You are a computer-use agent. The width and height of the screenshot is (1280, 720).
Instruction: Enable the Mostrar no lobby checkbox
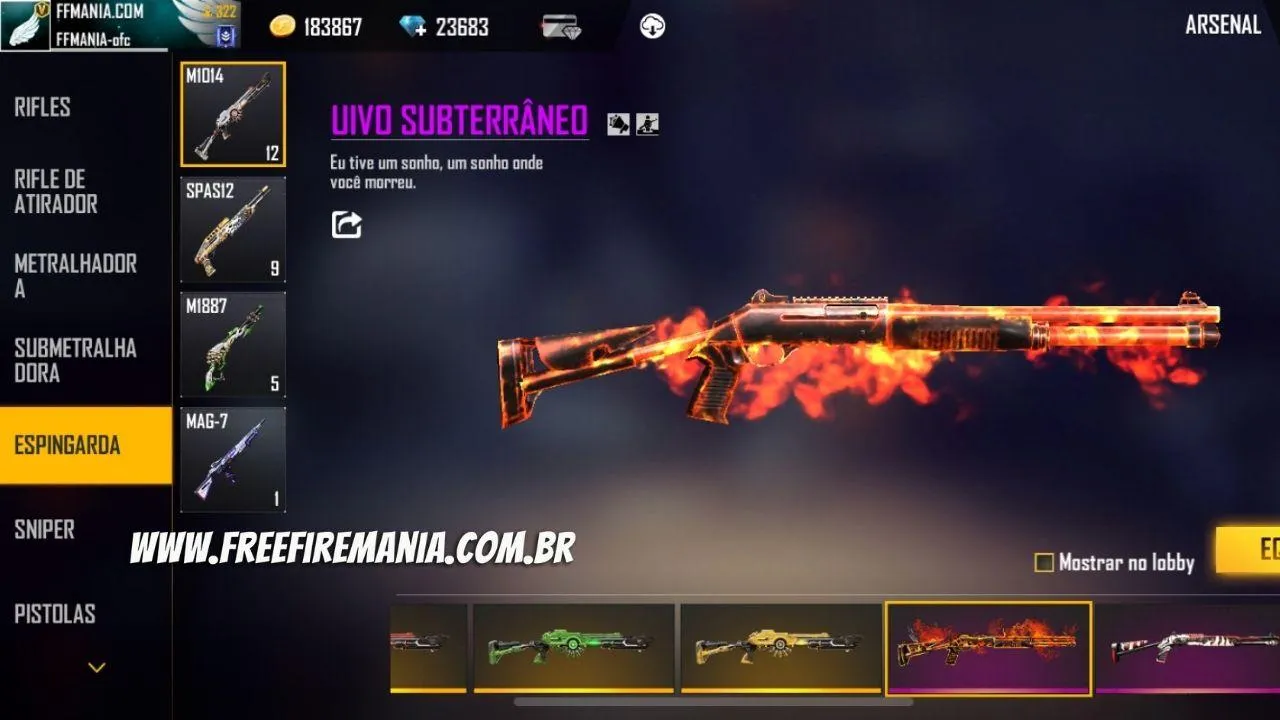point(1043,563)
